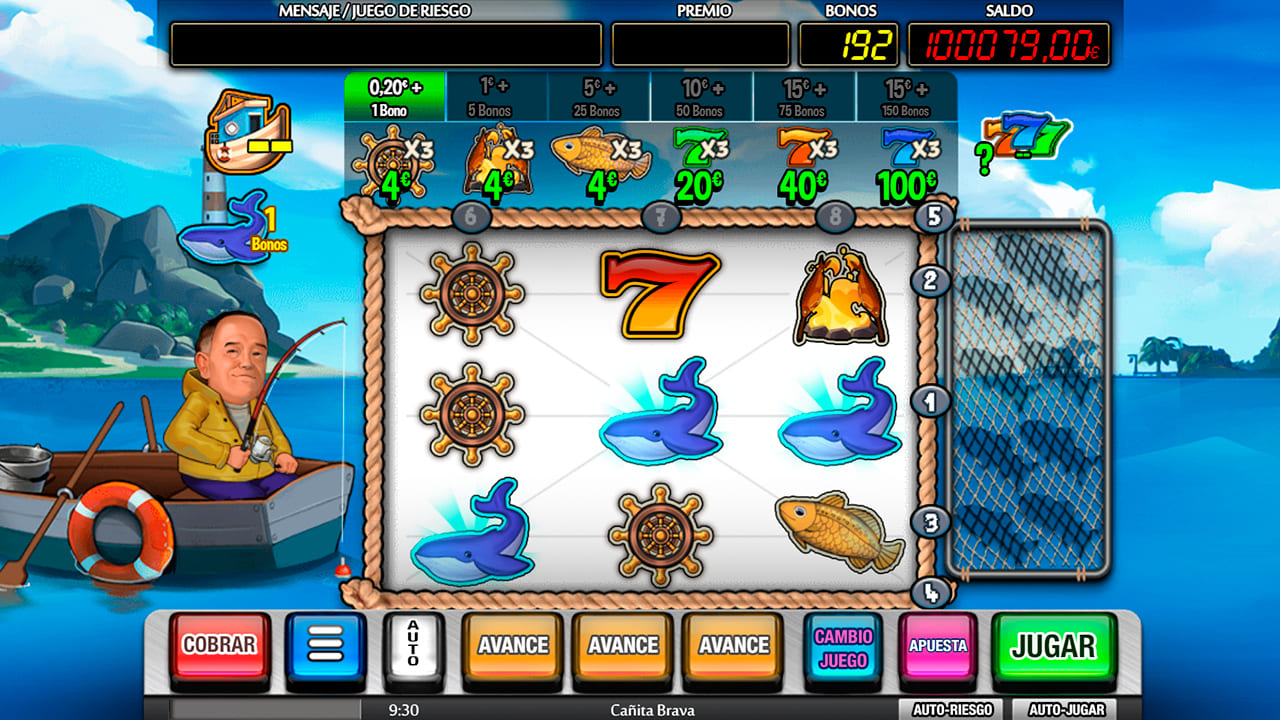
Task: Switch to the 1€ 5 Bonos bet tab
Action: (x=497, y=97)
